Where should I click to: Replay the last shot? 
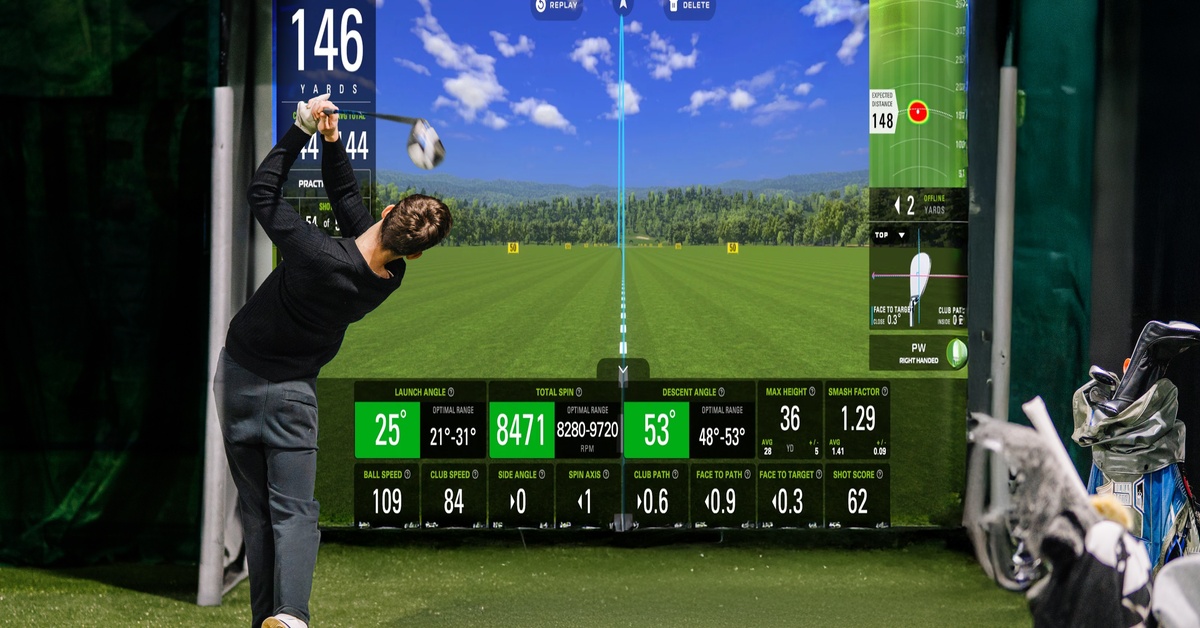pyautogui.click(x=559, y=7)
